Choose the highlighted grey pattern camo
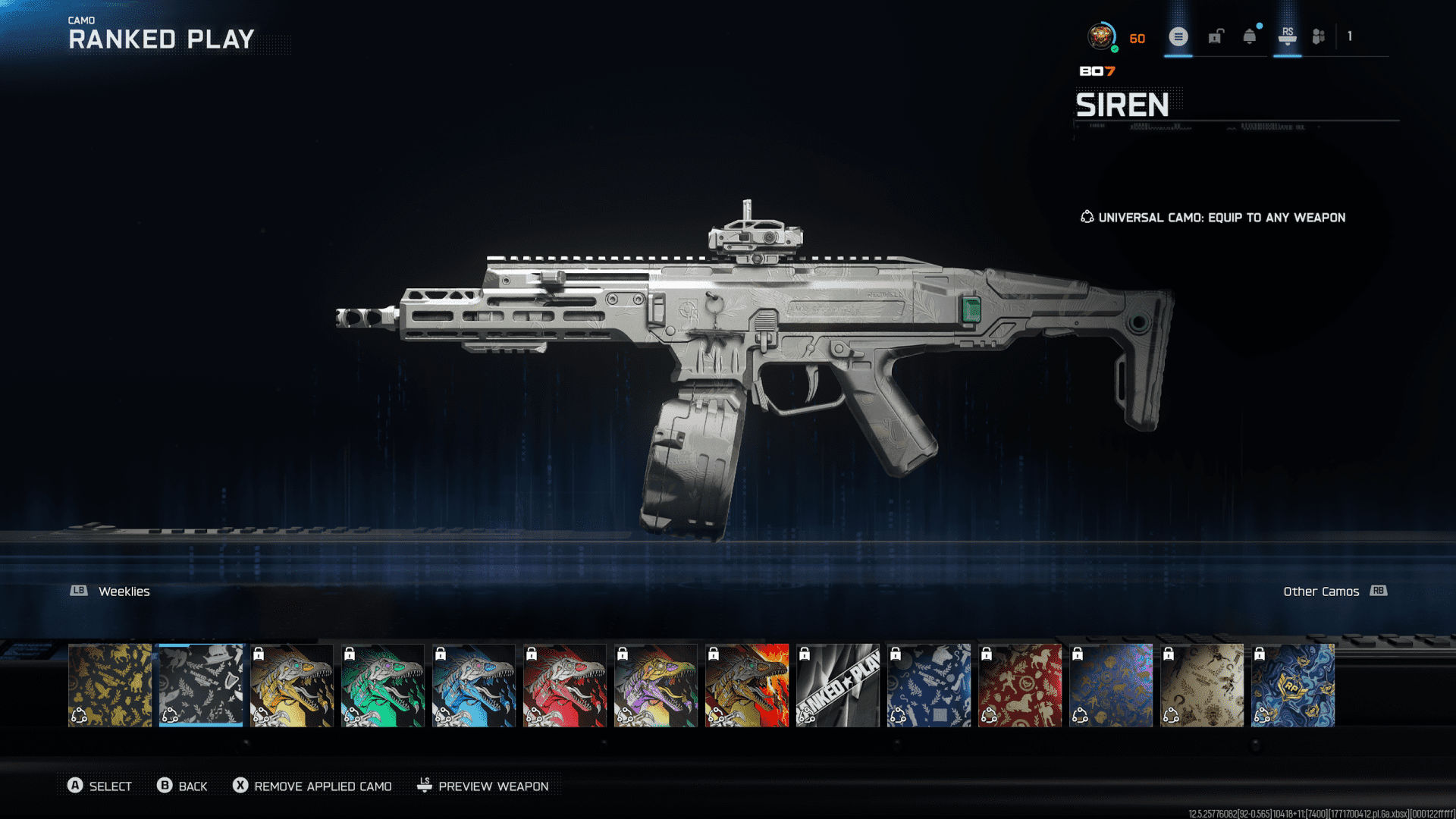Image resolution: width=1456 pixels, height=819 pixels. click(x=201, y=685)
